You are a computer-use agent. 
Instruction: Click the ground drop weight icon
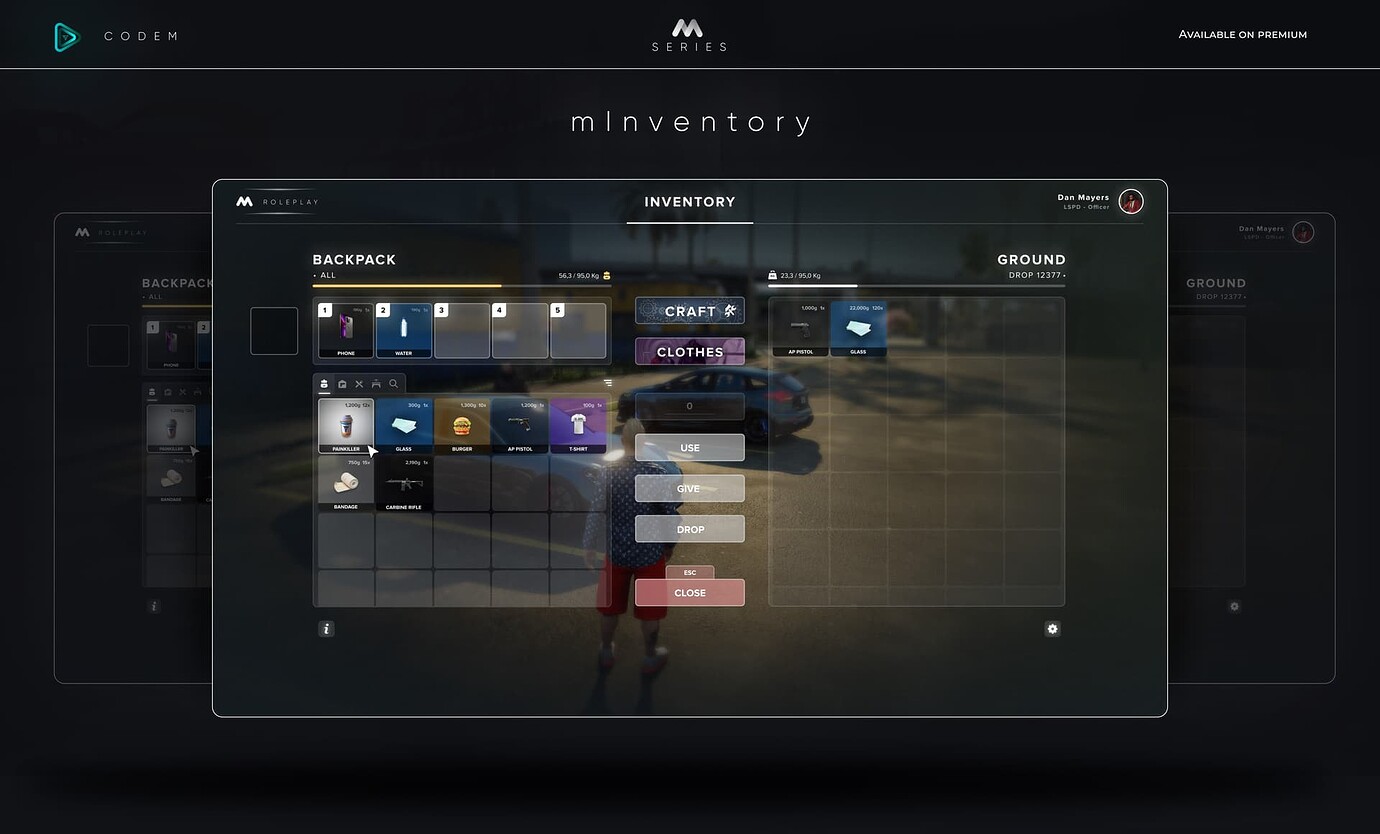771,274
